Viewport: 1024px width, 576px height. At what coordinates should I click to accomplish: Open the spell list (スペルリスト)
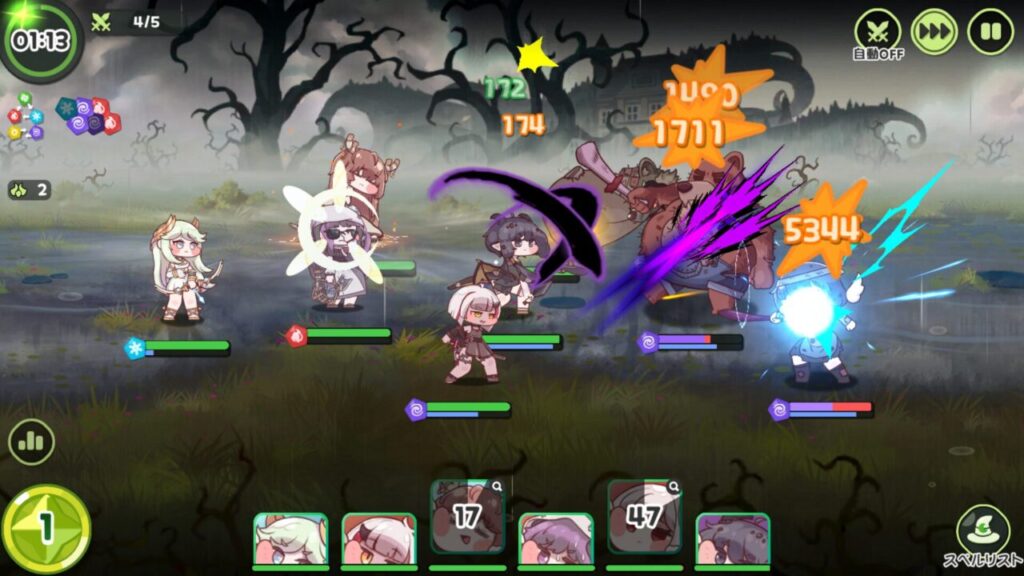pyautogui.click(x=983, y=534)
